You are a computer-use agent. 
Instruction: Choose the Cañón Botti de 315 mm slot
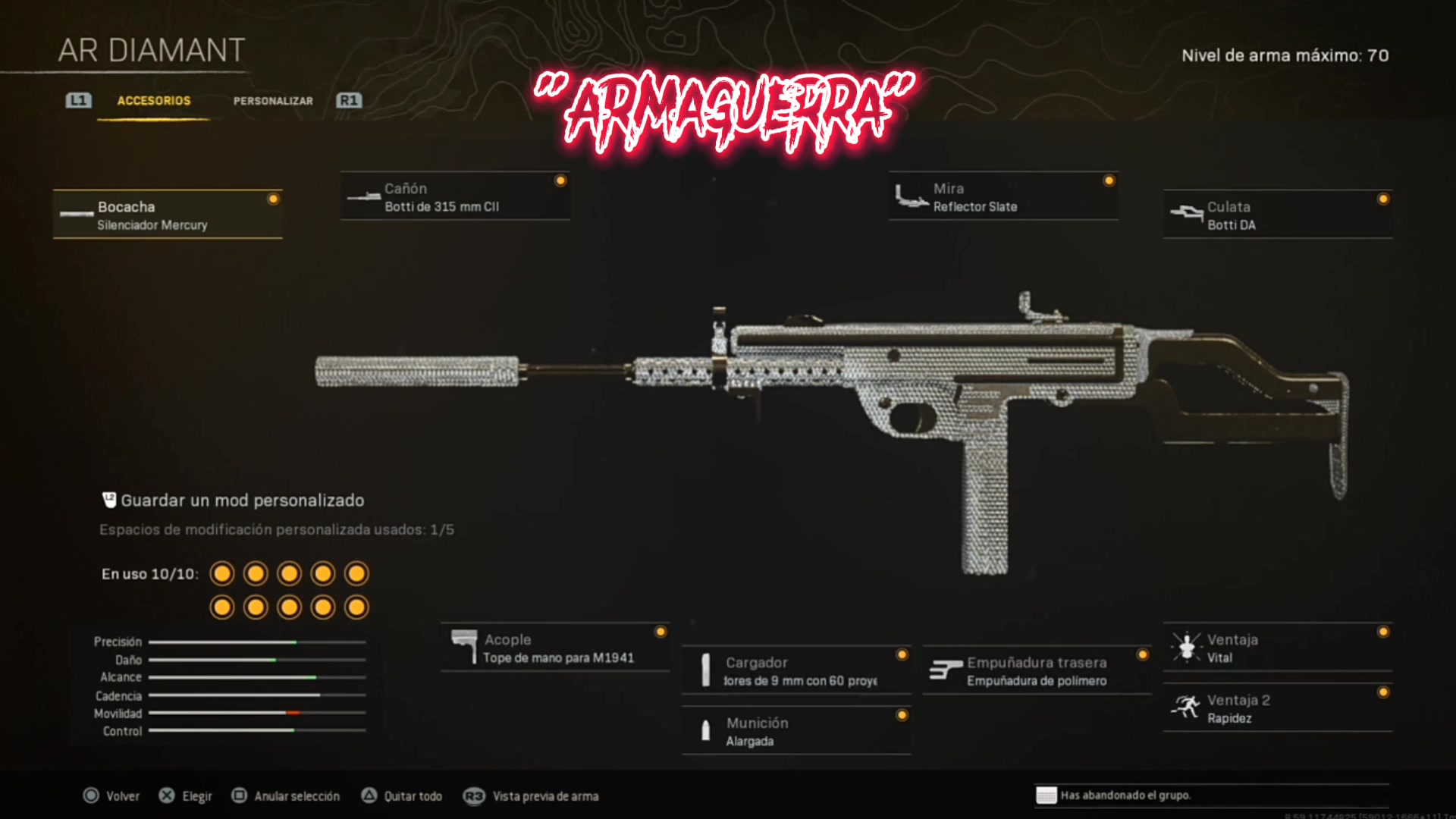[455, 196]
